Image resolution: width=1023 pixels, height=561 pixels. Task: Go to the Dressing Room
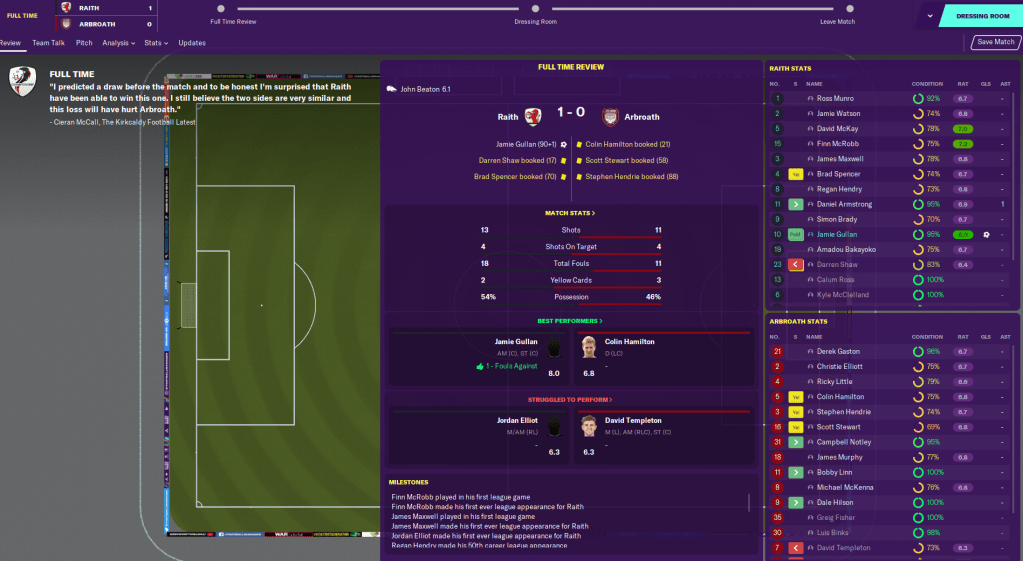click(x=982, y=16)
